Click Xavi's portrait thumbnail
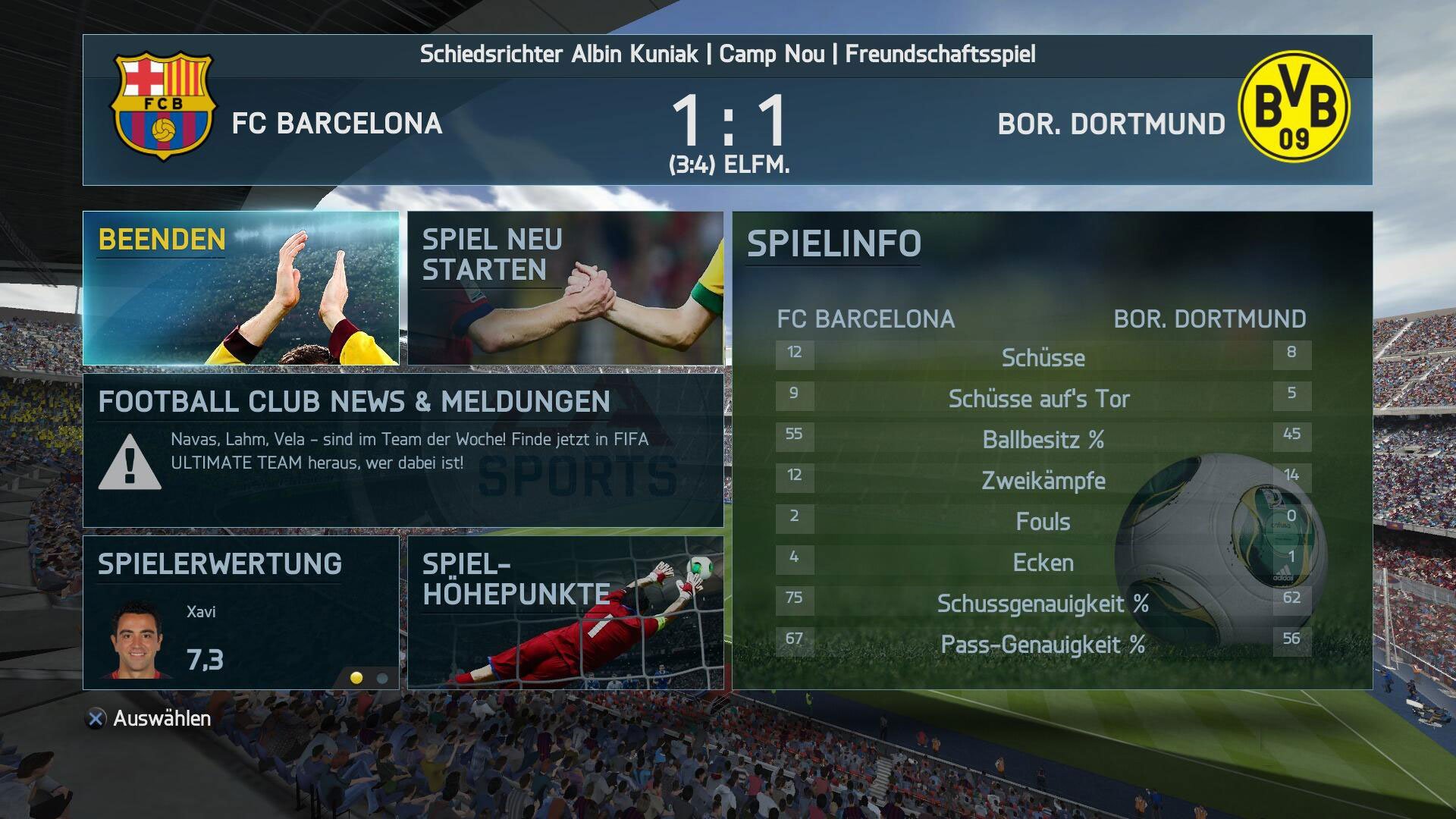Screen dimensions: 1456x819 click(135, 641)
